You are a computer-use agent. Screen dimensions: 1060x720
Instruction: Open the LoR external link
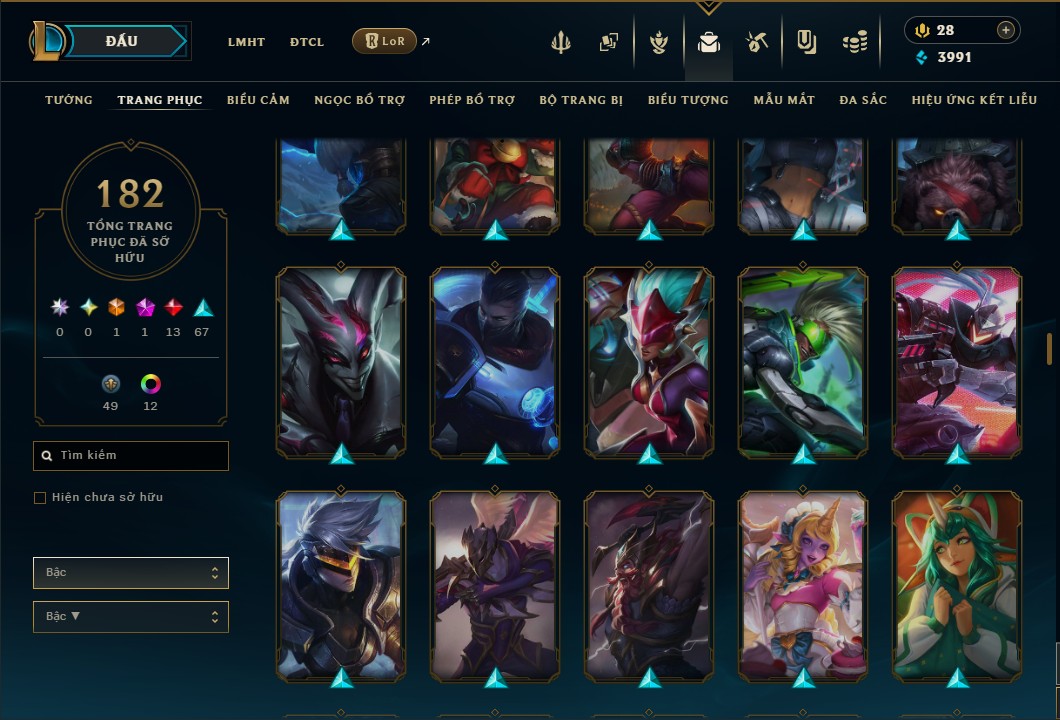coord(385,41)
